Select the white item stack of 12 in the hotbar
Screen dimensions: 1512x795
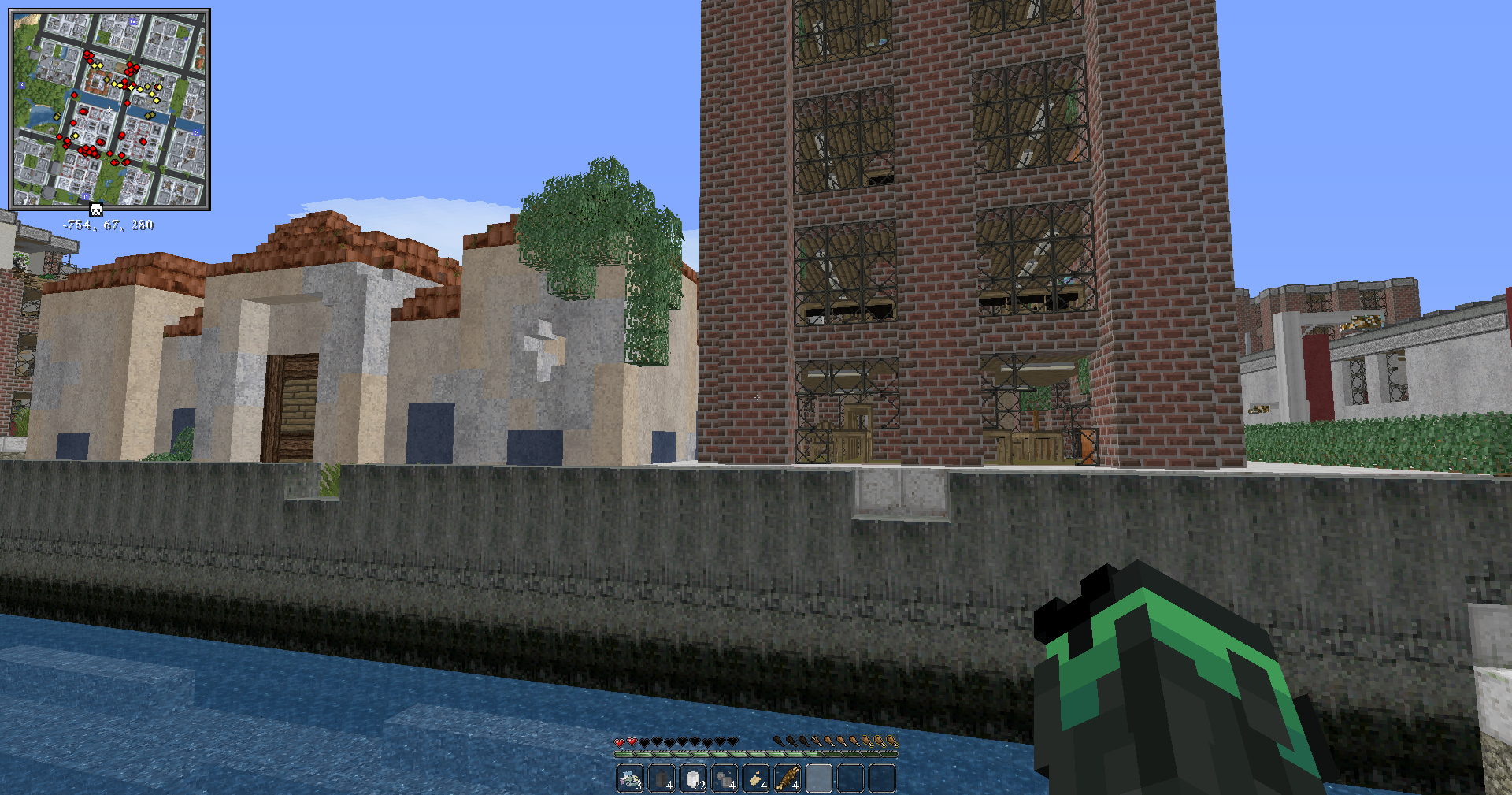pos(694,777)
